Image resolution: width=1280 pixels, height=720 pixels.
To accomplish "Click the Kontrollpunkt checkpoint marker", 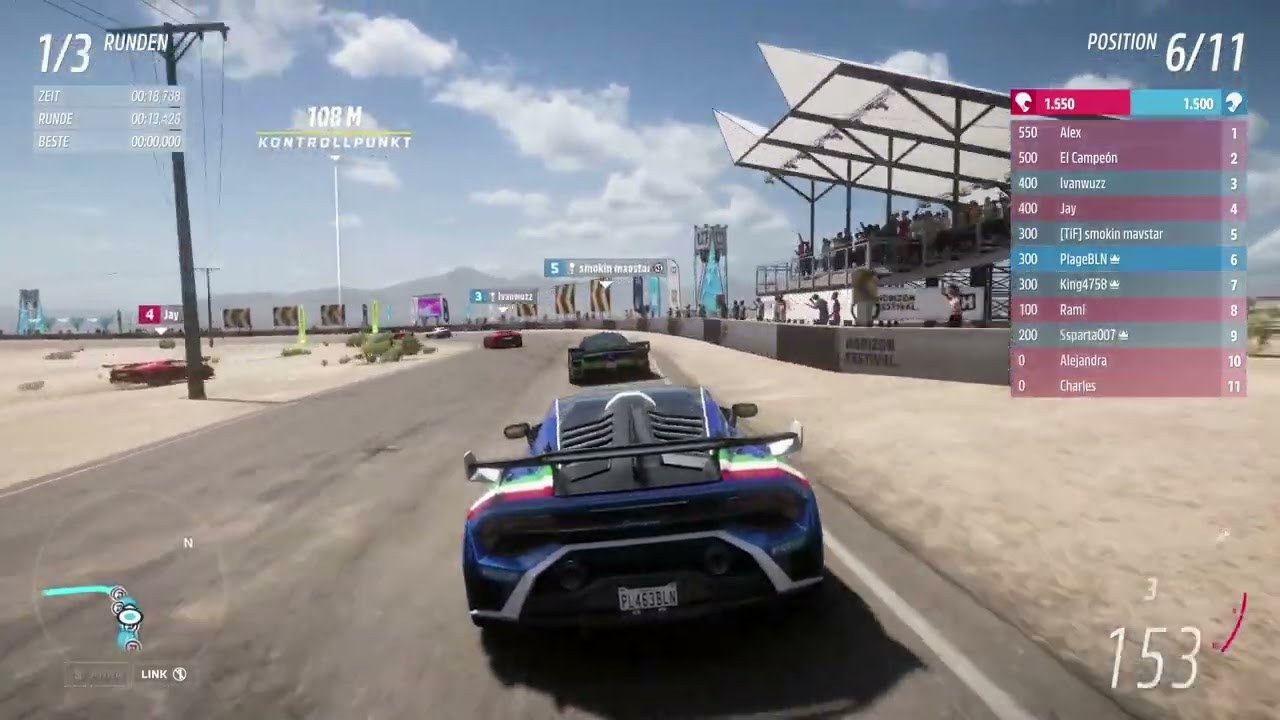I will [x=334, y=130].
